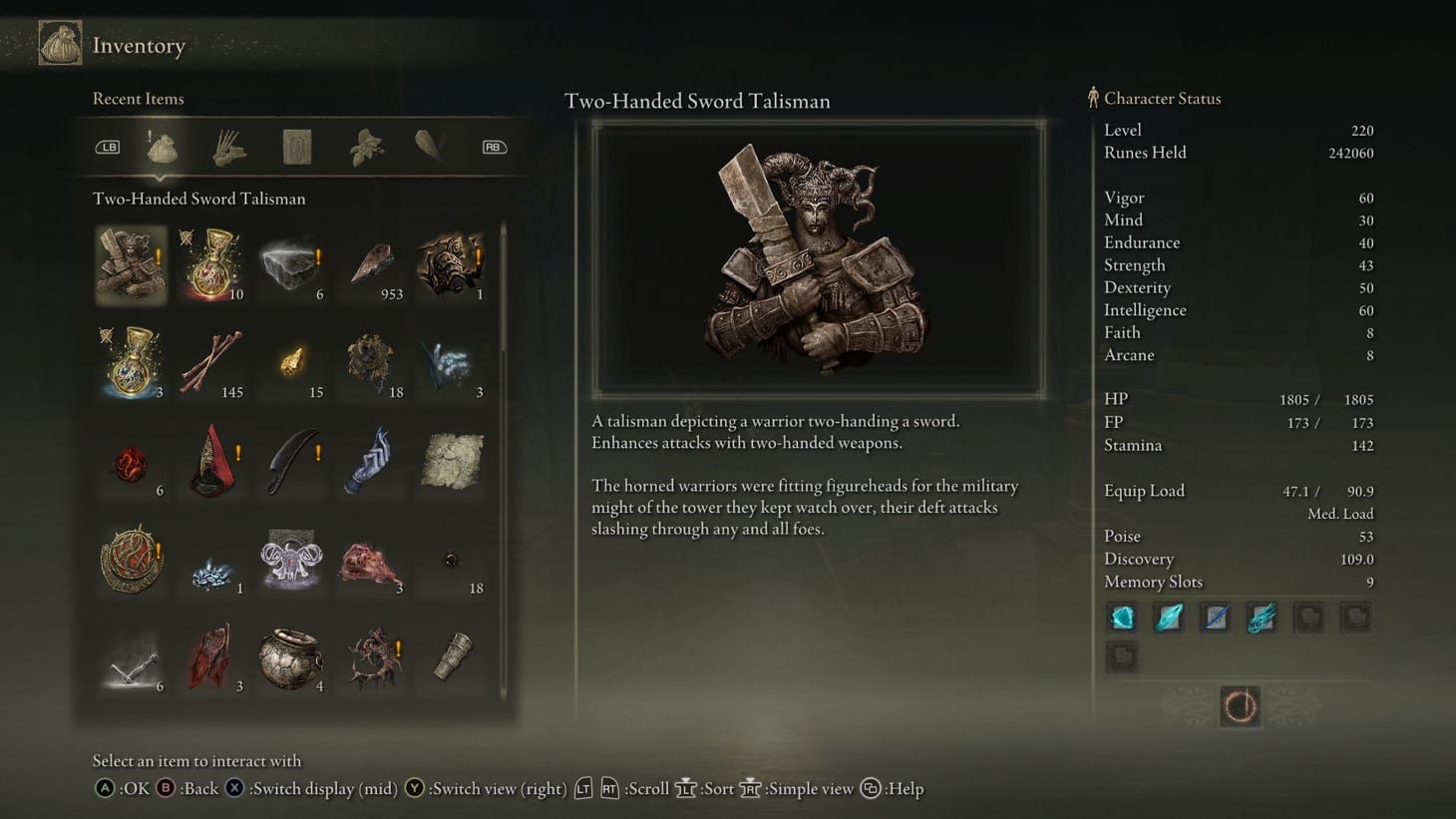Select the golden flask item showing quantity 10
This screenshot has height=819, width=1456.
click(211, 264)
